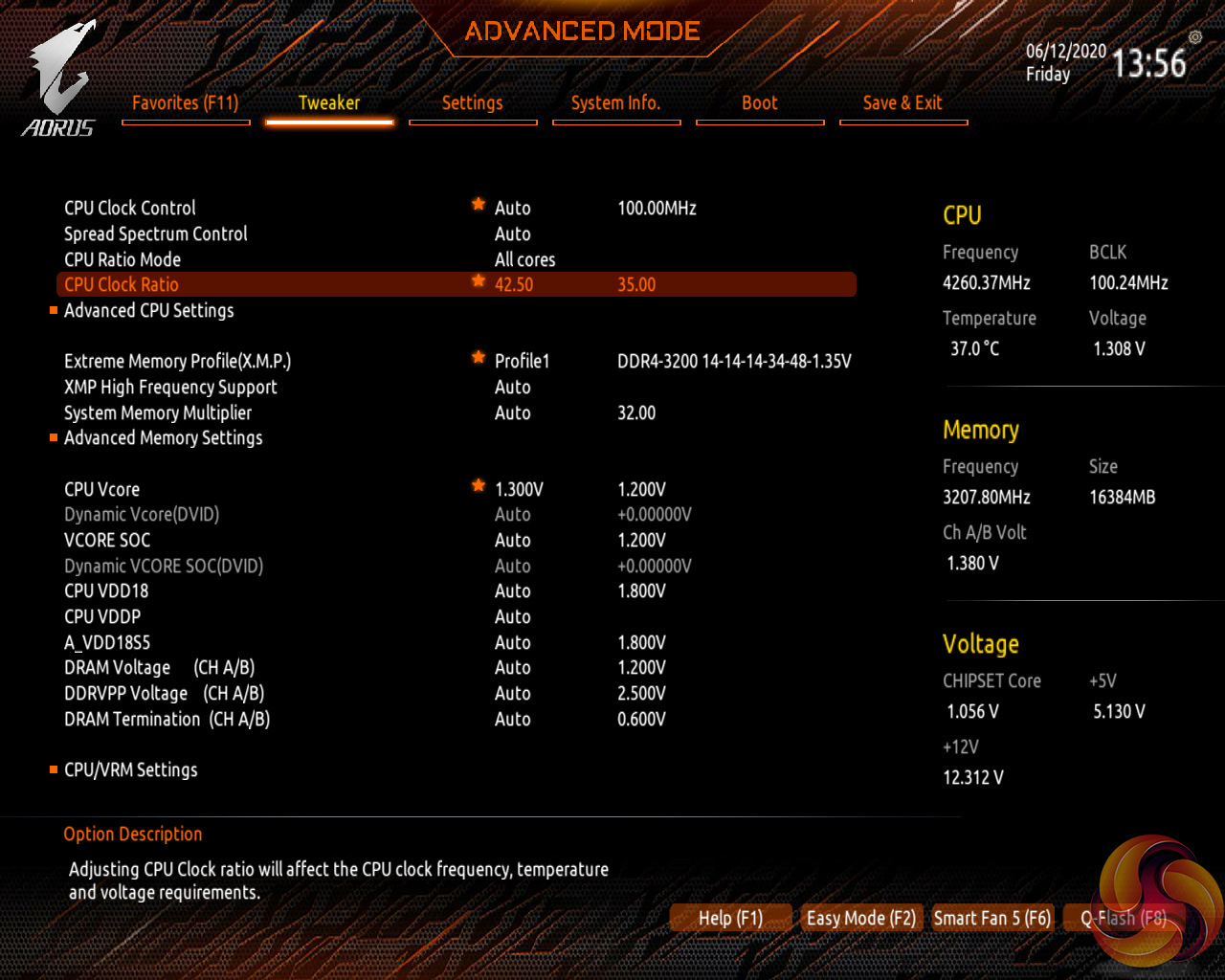1225x980 pixels.
Task: Click the AORUS falcon logo
Action: (59, 67)
